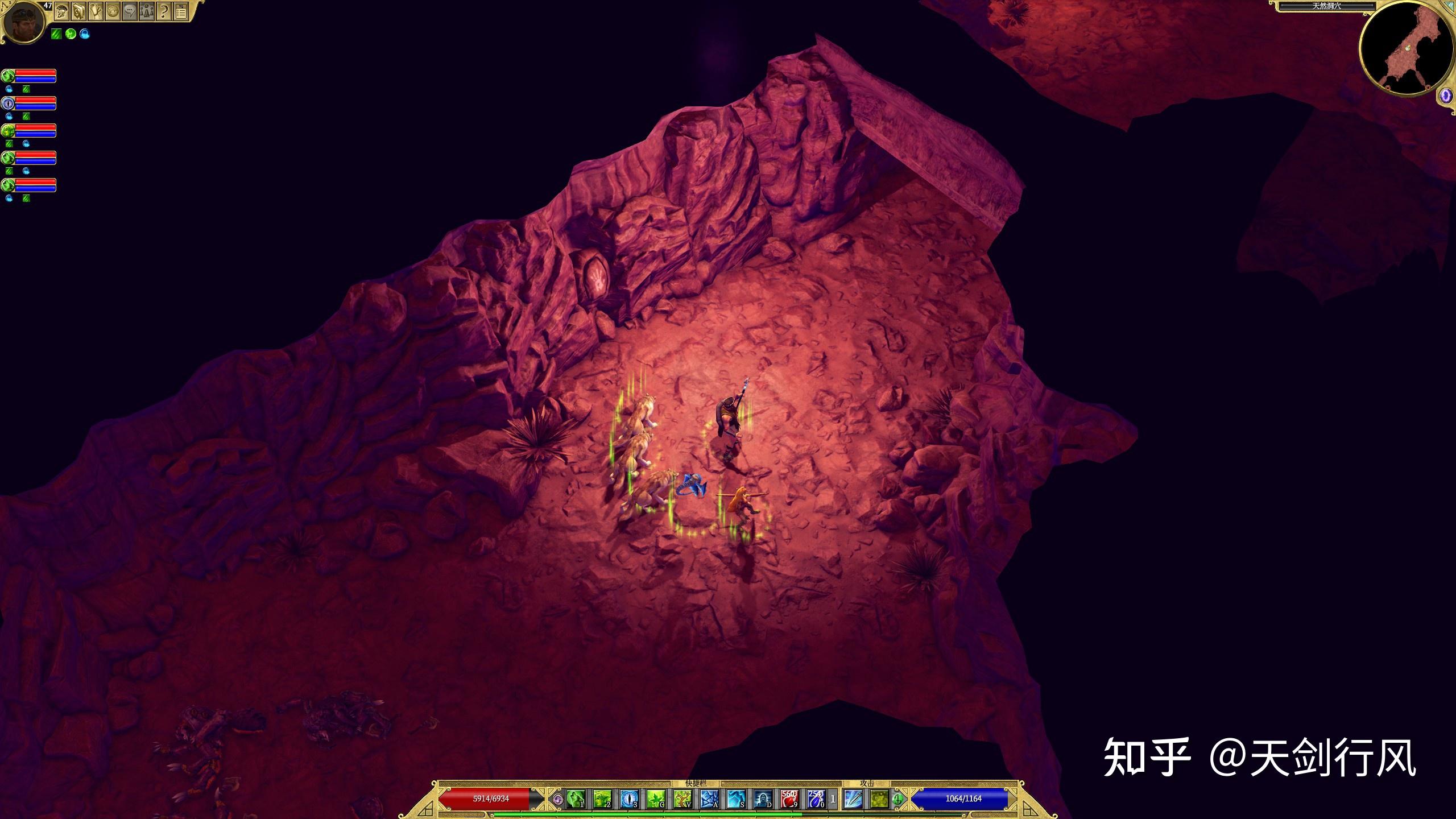
Task: Open the skills book menu
Action: click(78, 11)
